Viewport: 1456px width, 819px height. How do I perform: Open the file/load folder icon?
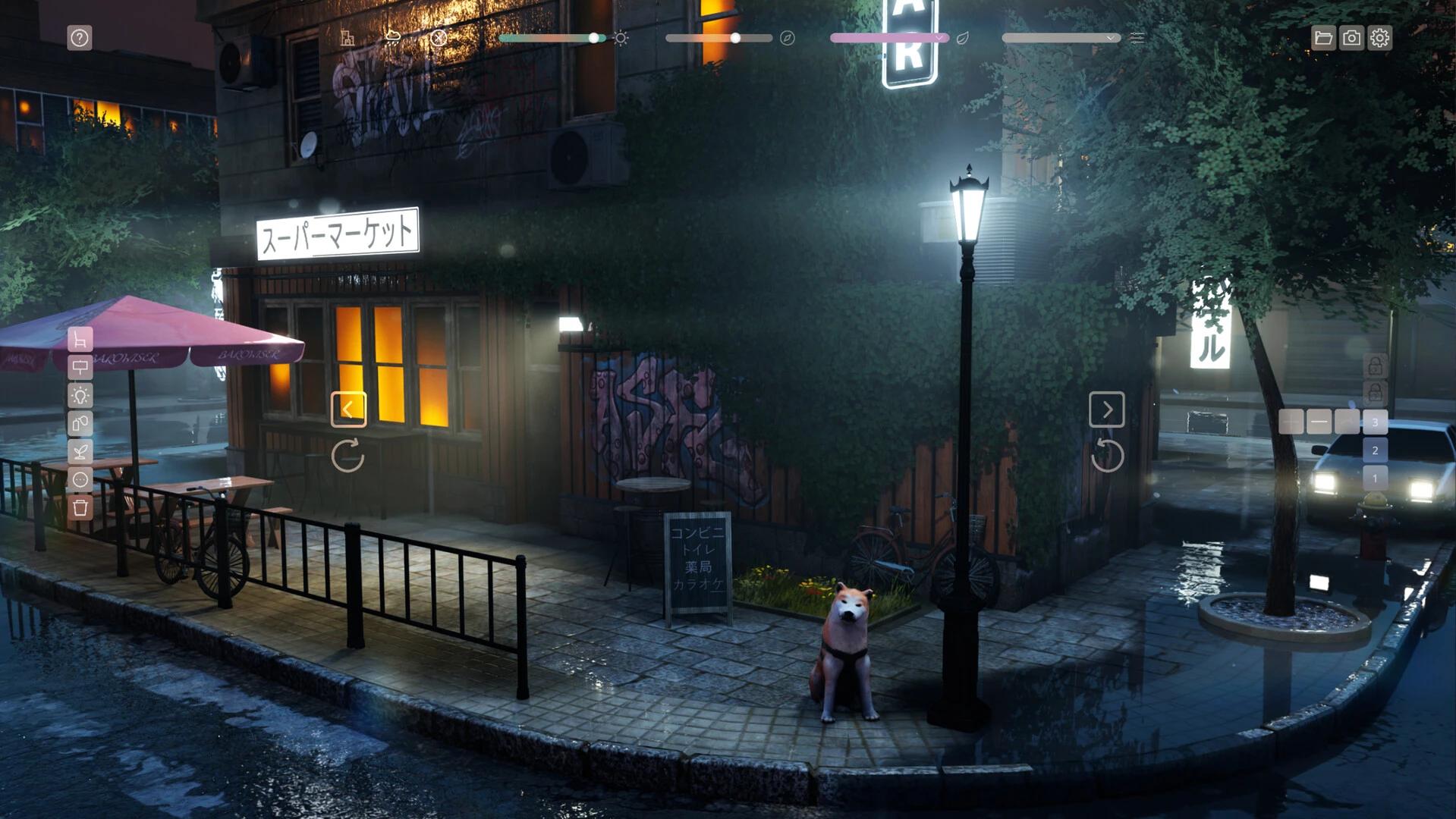[1322, 37]
